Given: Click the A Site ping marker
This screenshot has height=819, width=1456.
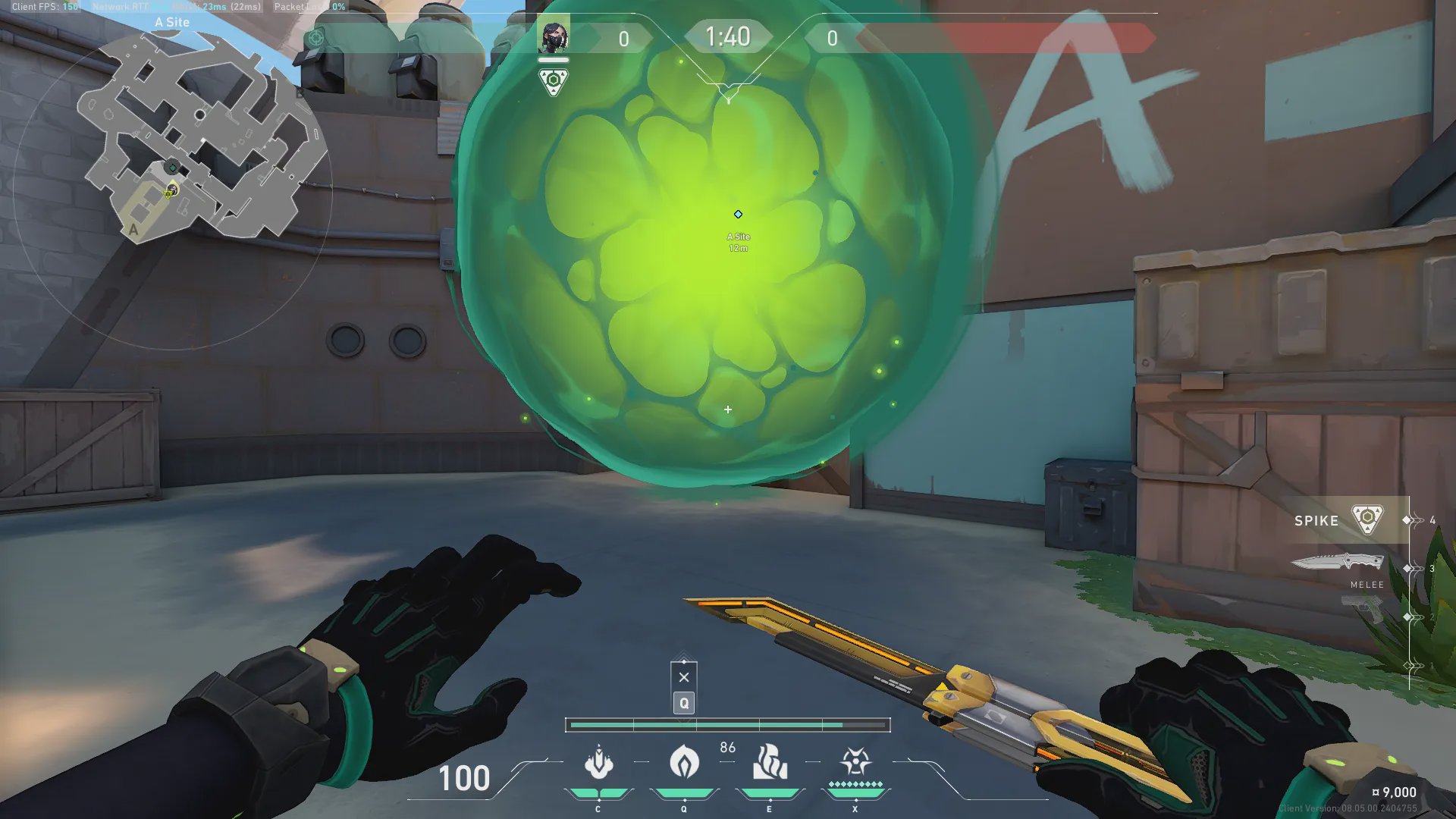Looking at the screenshot, I should pos(738,215).
